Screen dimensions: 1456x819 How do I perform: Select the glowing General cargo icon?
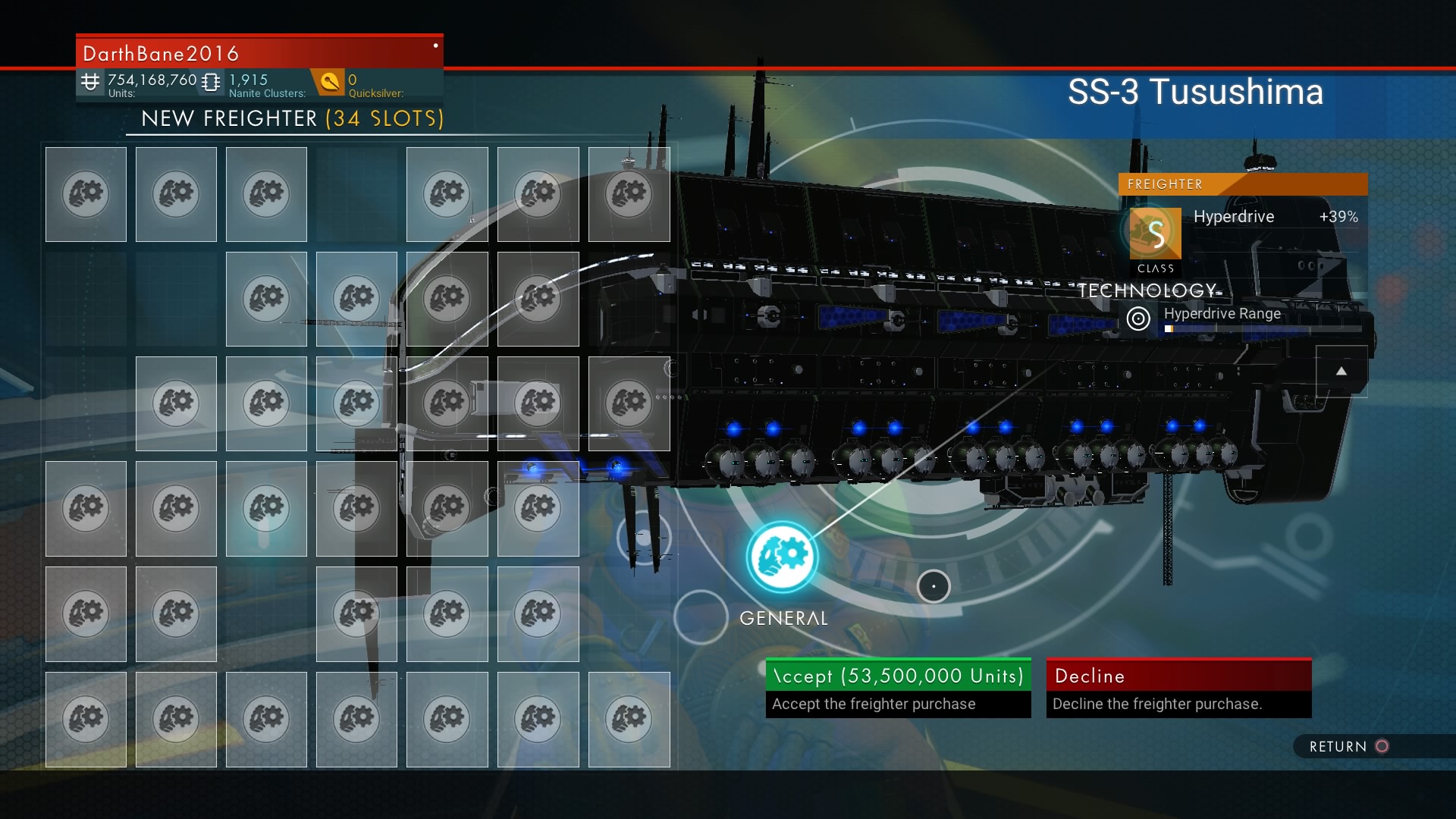pos(783,557)
